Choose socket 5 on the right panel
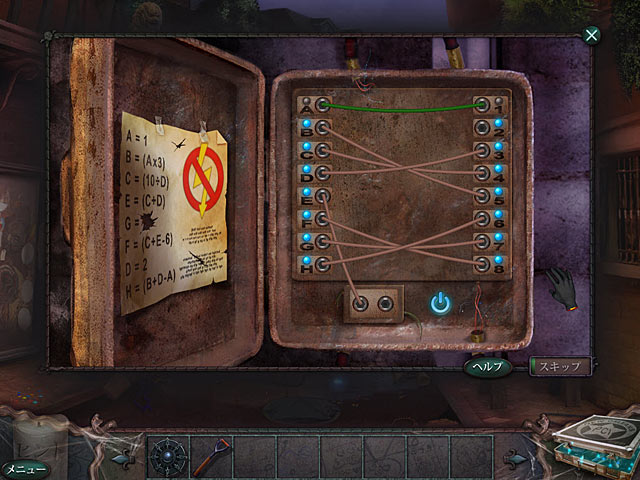The width and height of the screenshot is (640, 480). pos(482,195)
